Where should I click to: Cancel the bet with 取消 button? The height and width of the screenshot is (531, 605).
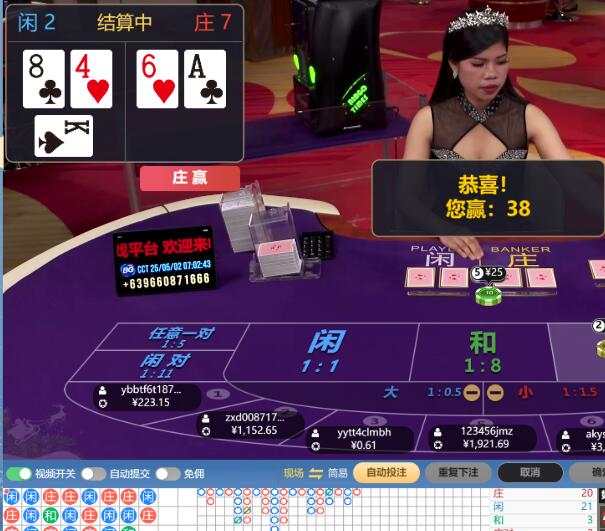(x=529, y=472)
